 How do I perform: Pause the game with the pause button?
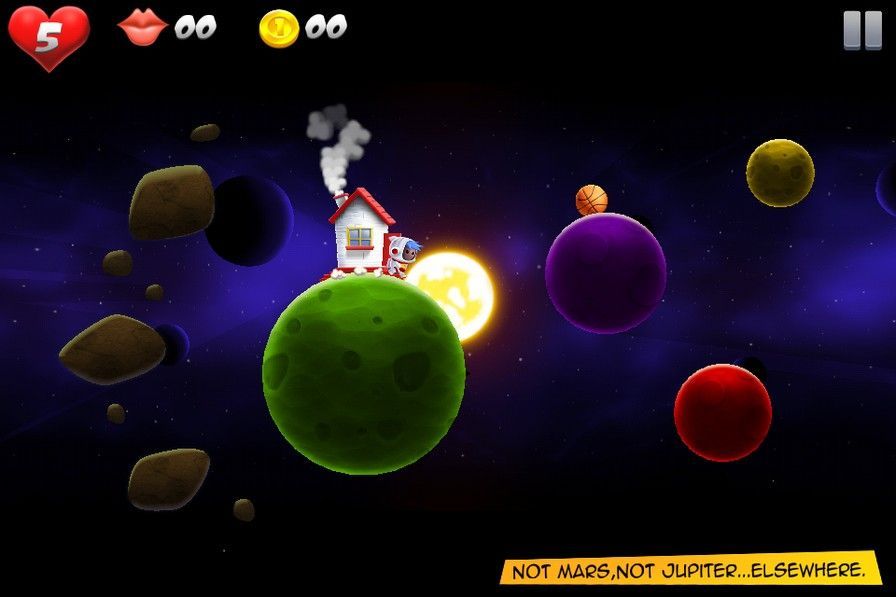pos(862,30)
